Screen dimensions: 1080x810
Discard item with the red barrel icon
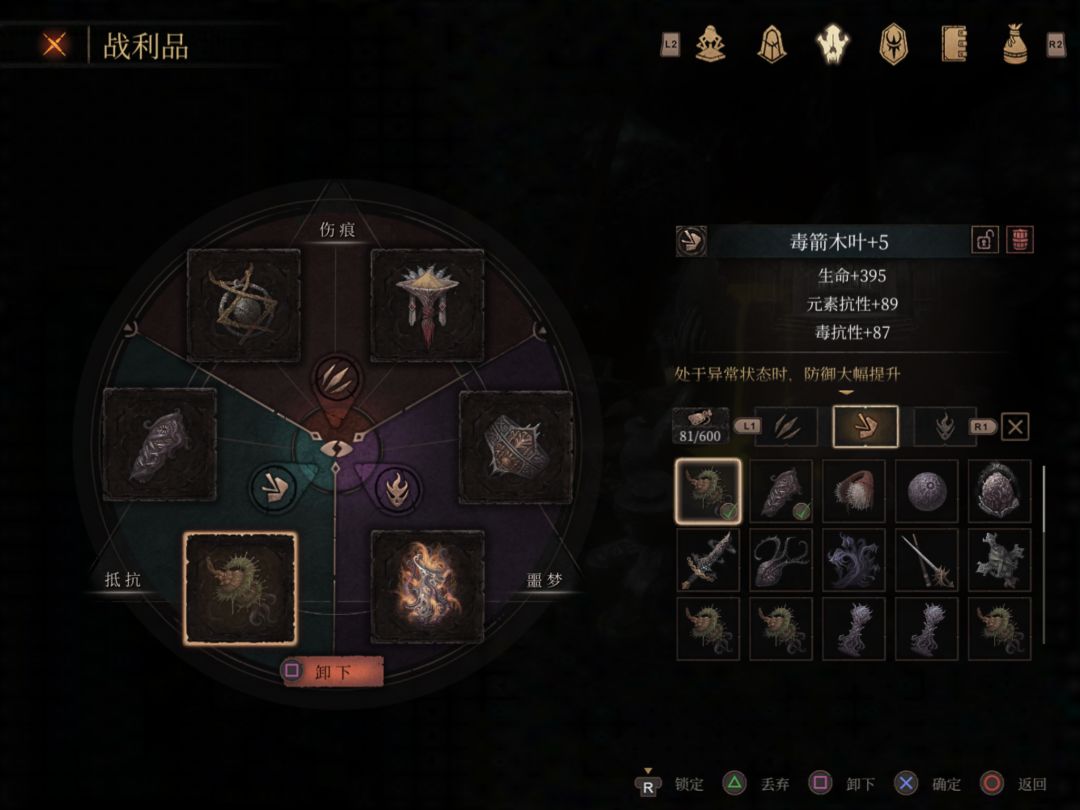pos(1020,240)
